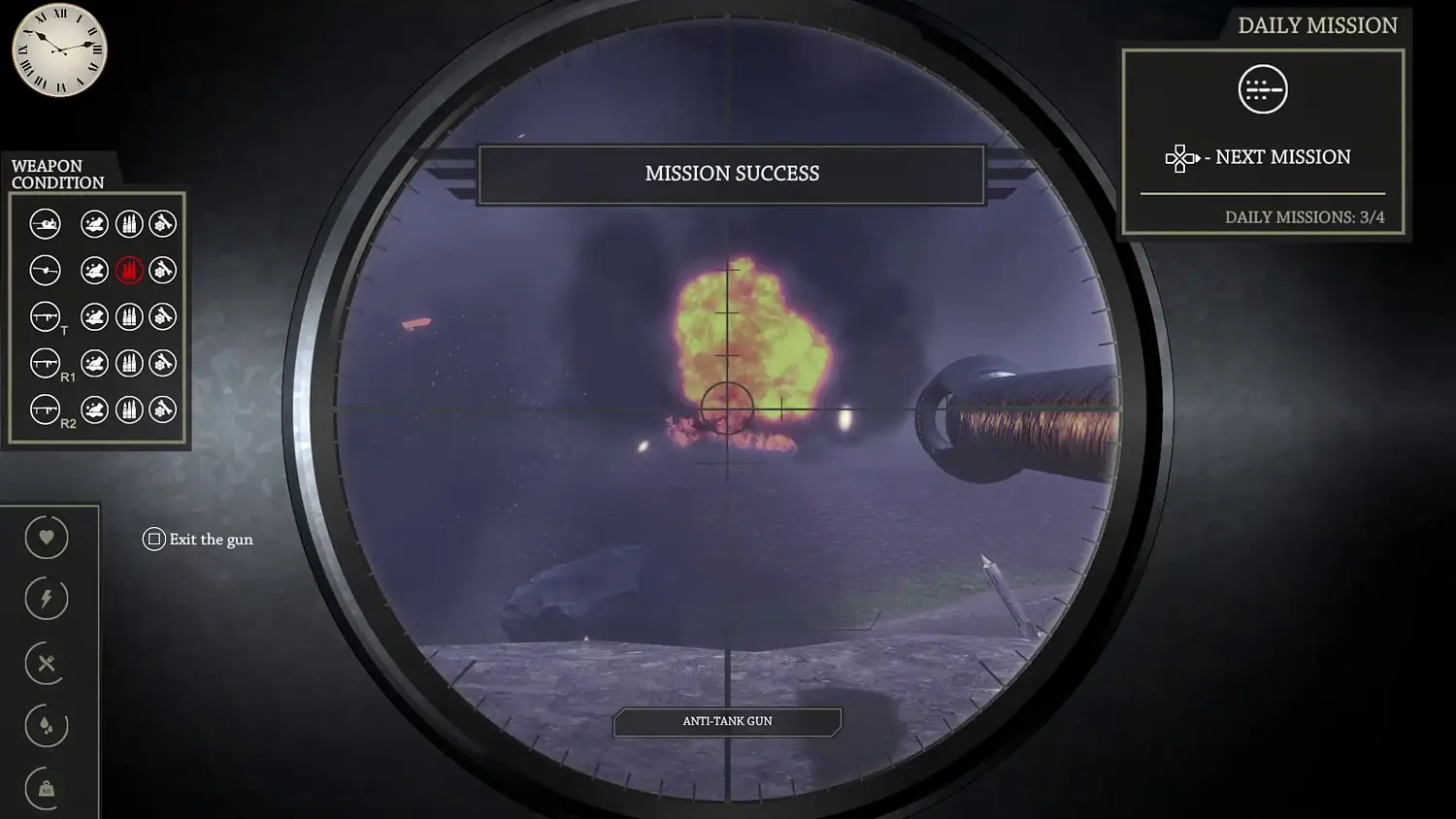The height and width of the screenshot is (819, 1456).
Task: Click the DAILY MISSIONS 3/4 progress indicator
Action: [x=1307, y=216]
